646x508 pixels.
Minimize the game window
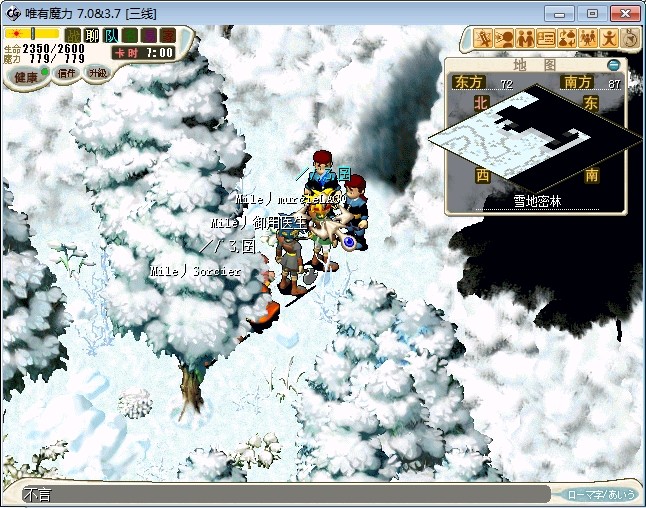(x=563, y=13)
